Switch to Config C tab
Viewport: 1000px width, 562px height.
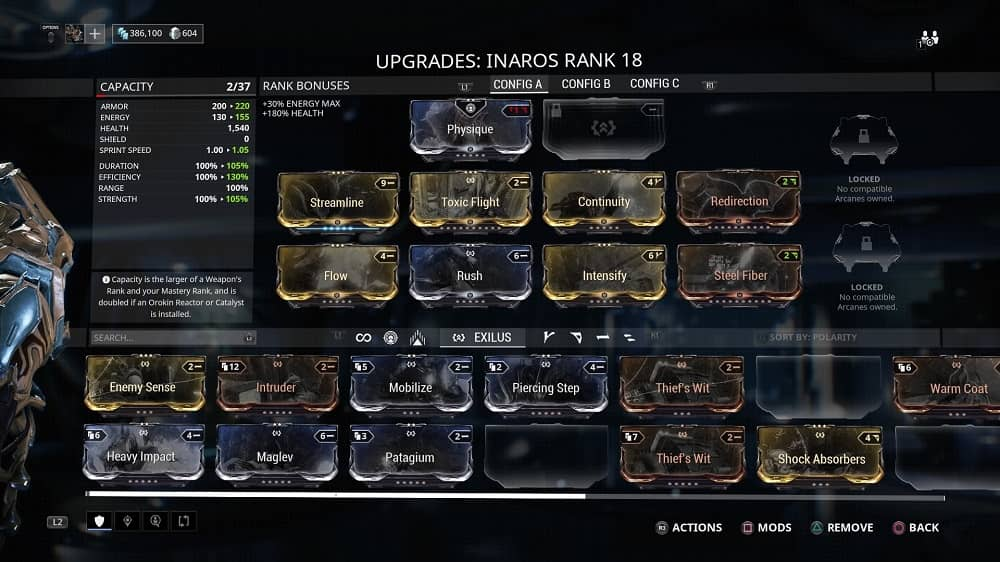[654, 84]
